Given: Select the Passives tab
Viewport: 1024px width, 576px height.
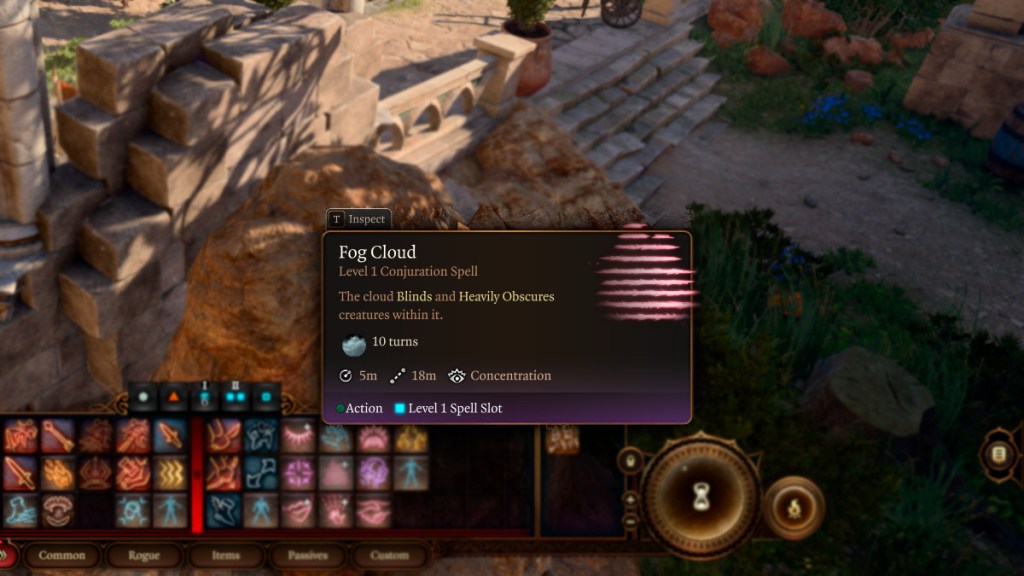Looking at the screenshot, I should (x=307, y=555).
